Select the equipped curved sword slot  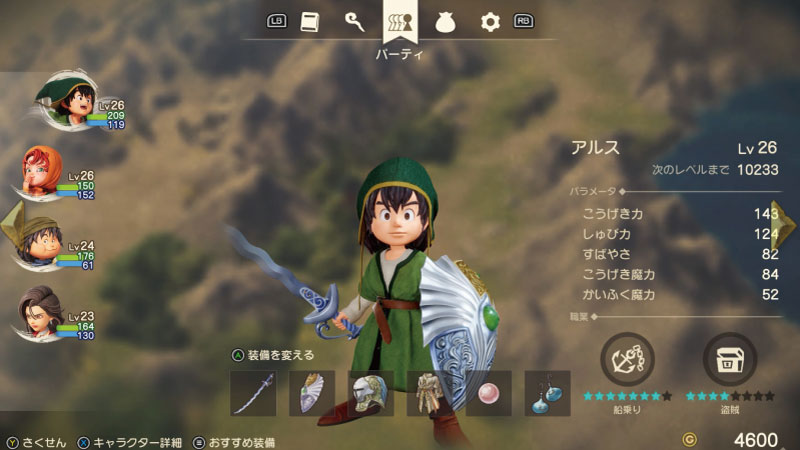coord(252,393)
